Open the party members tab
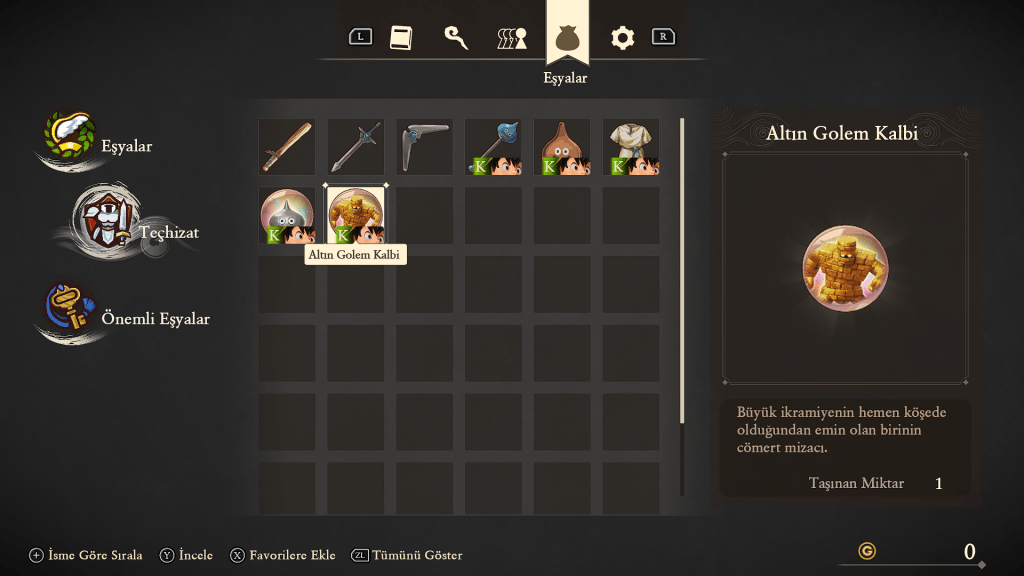The height and width of the screenshot is (576, 1024). pyautogui.click(x=512, y=39)
